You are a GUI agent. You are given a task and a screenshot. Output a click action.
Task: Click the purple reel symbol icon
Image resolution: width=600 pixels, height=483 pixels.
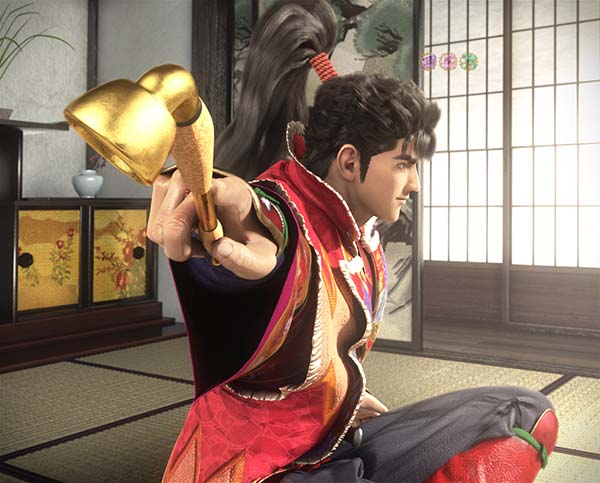(429, 61)
